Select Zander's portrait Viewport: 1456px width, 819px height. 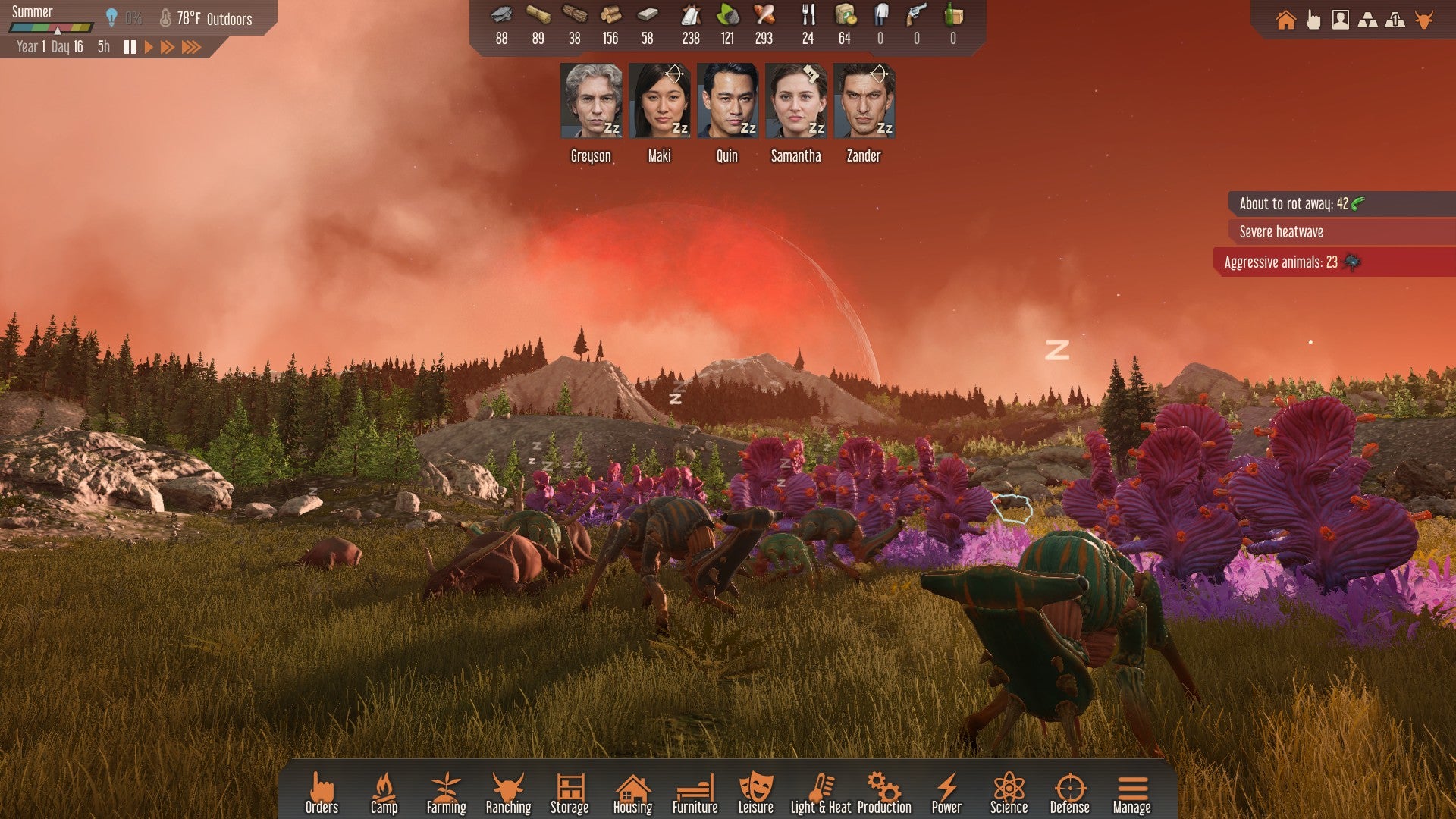[x=864, y=101]
